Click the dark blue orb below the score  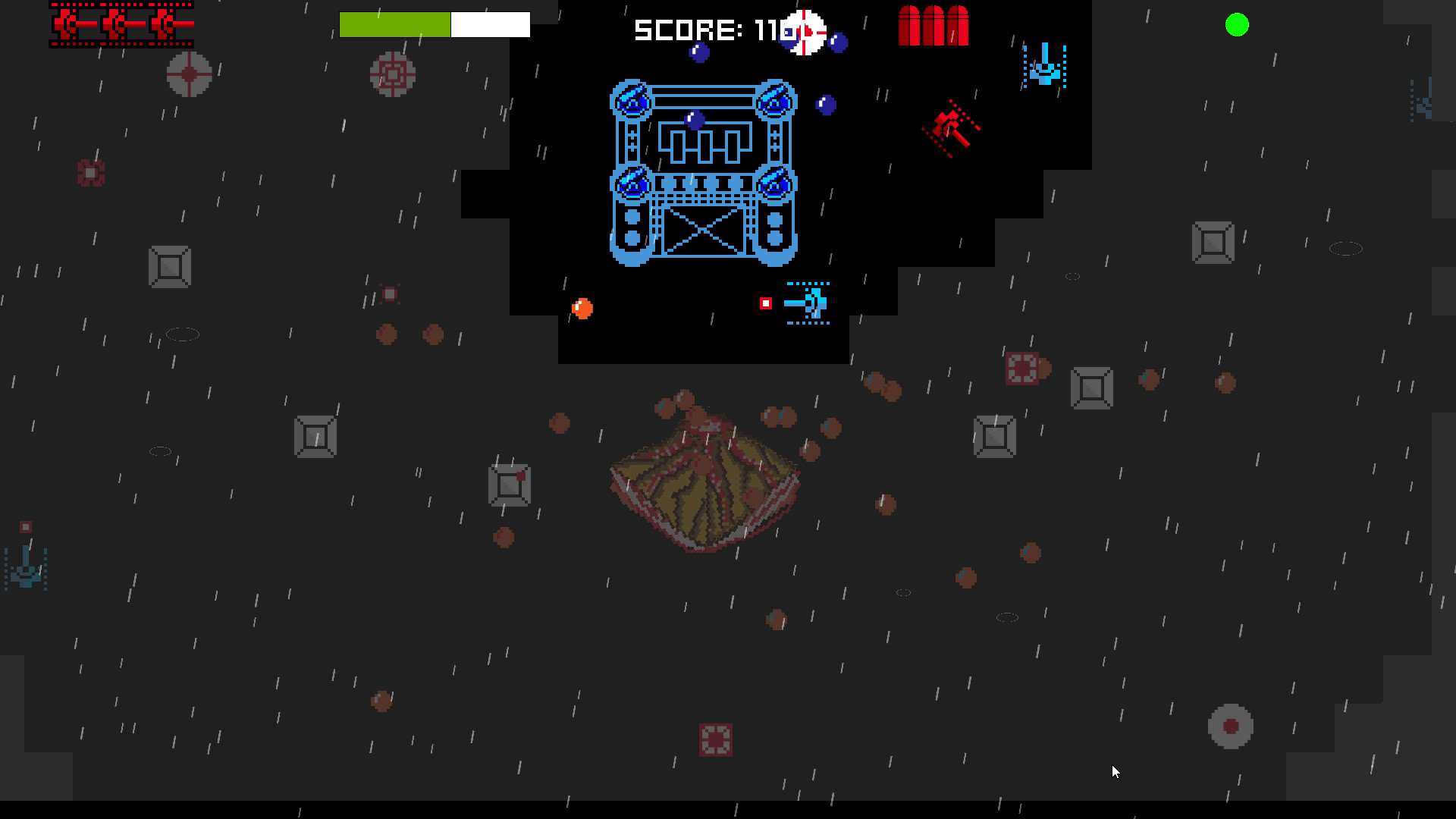(824, 103)
